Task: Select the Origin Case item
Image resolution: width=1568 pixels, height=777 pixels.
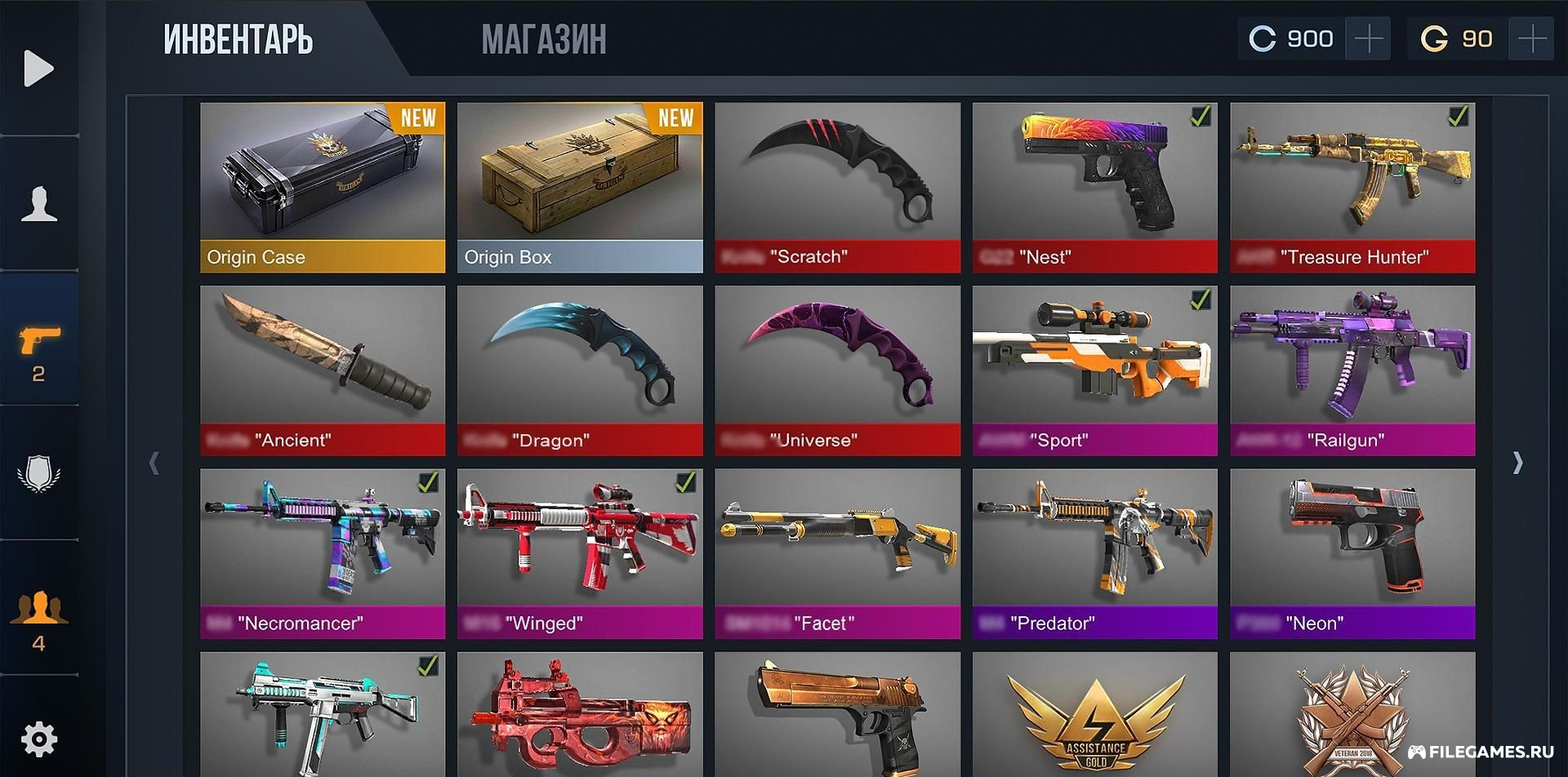Action: coord(323,187)
